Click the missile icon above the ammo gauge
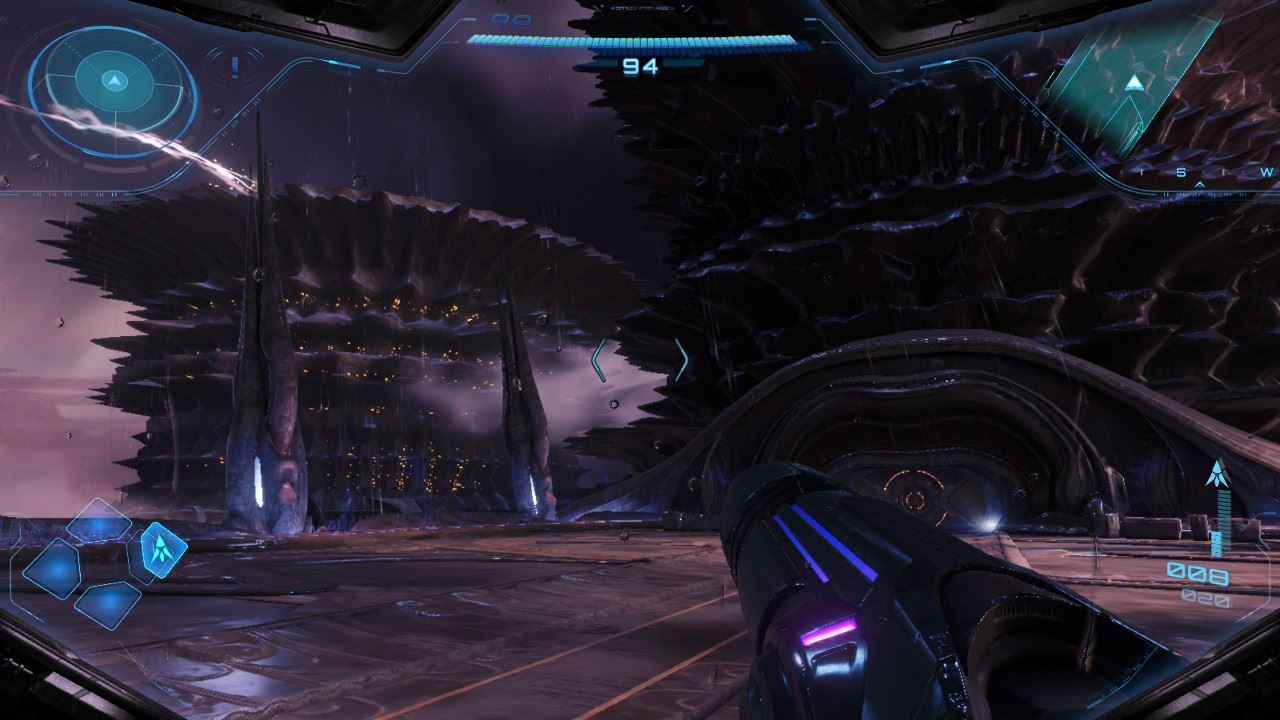Screen dimensions: 1280x720 click(1217, 473)
